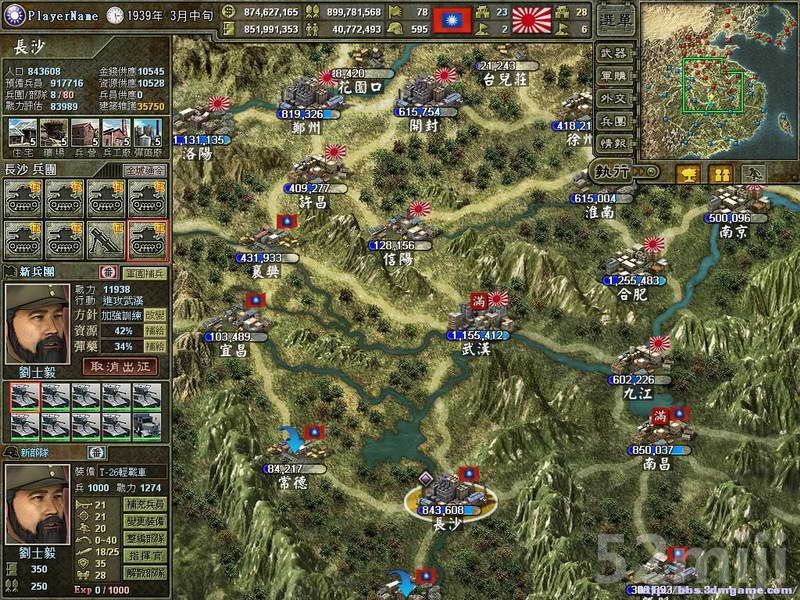
Task: Click the 軍團補兵 corps reinforce button
Action: pos(143,272)
